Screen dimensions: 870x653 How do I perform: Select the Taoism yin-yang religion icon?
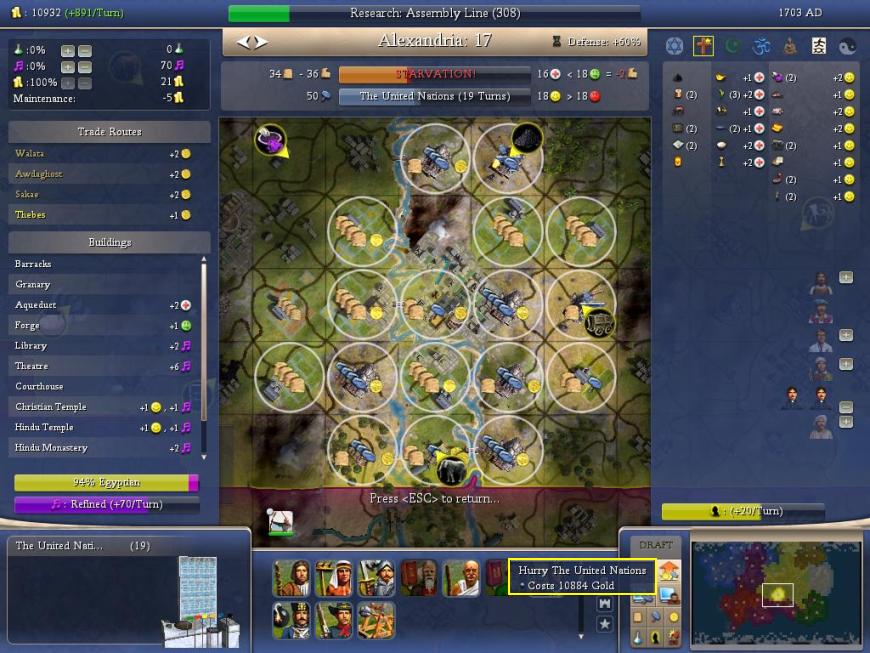[848, 46]
